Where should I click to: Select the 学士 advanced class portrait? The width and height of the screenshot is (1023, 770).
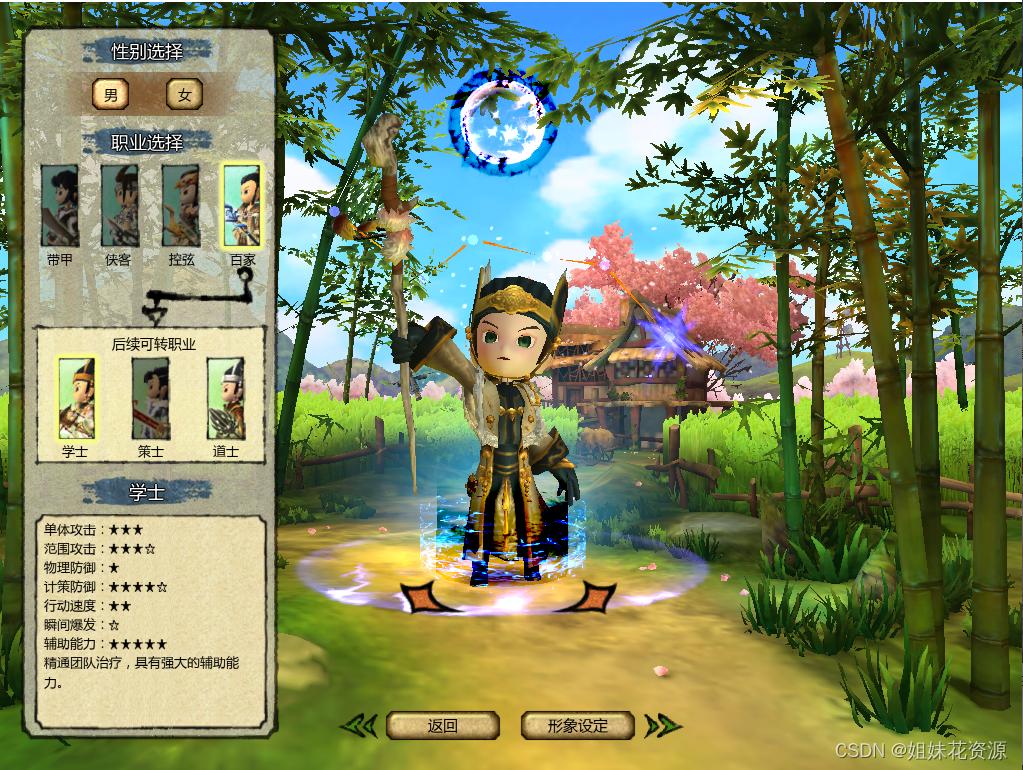click(x=76, y=398)
